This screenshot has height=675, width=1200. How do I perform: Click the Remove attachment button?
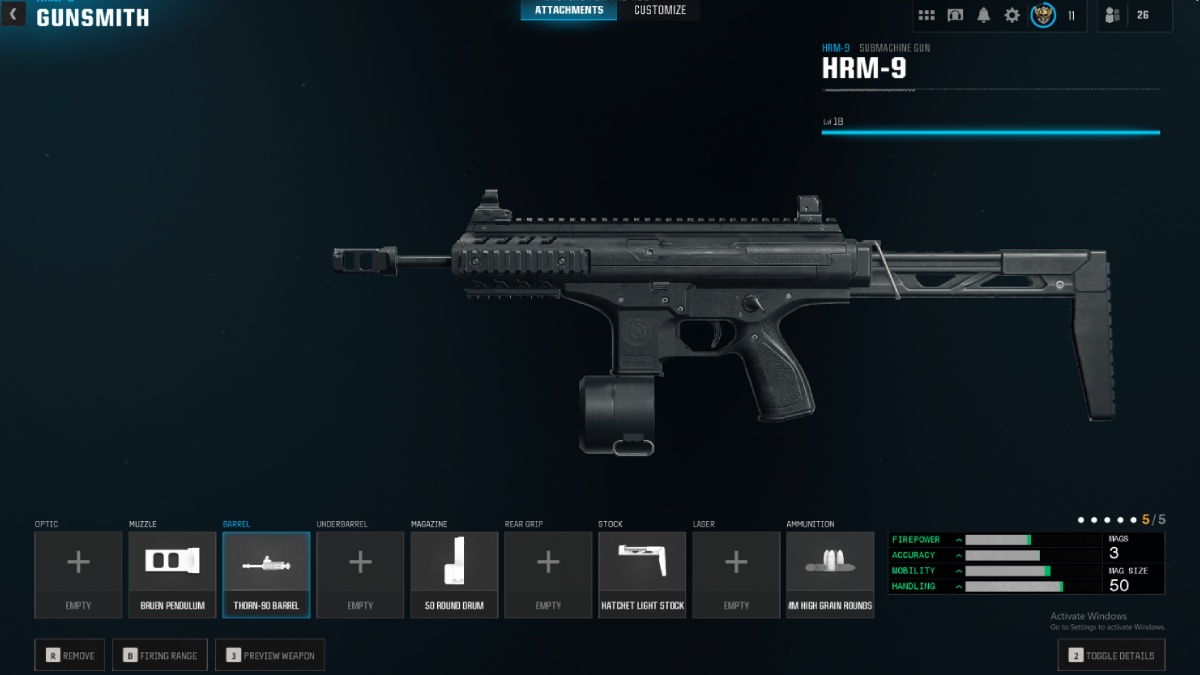[70, 656]
